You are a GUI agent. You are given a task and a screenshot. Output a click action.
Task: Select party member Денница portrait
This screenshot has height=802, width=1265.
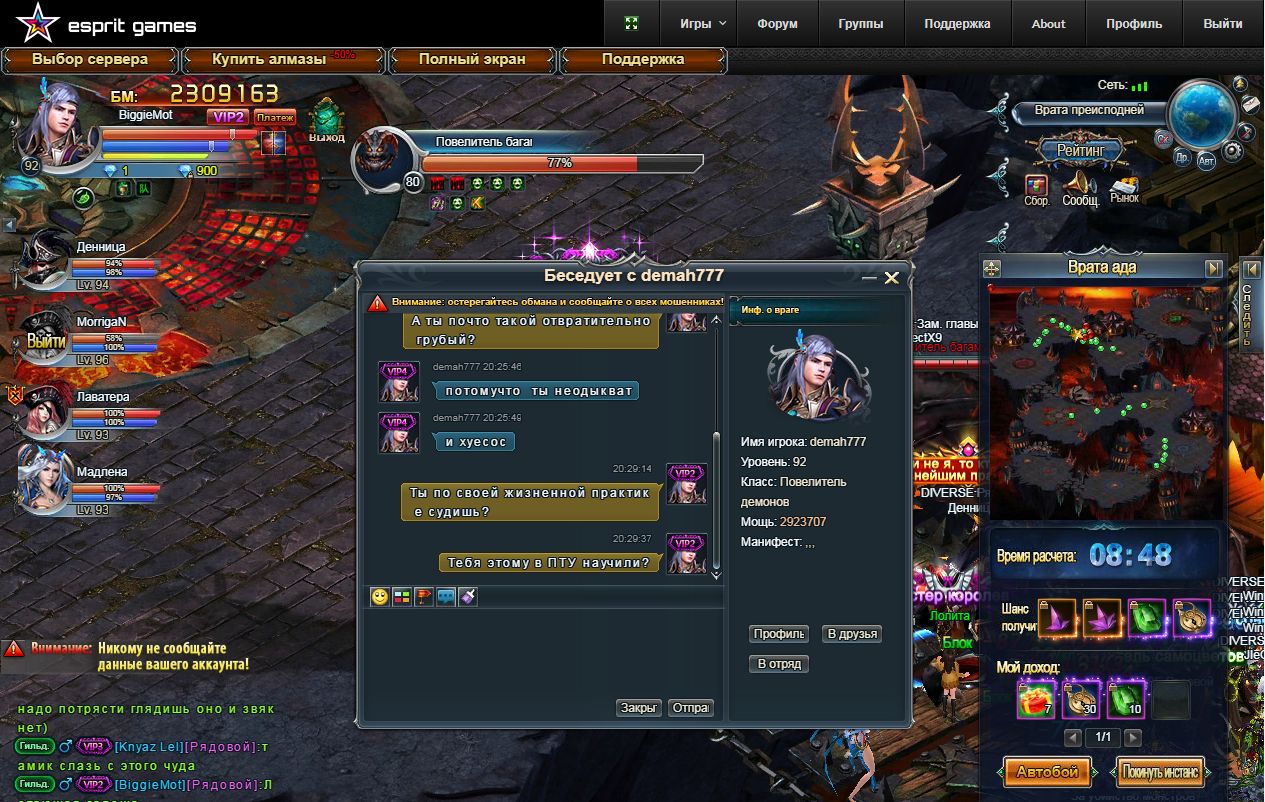(46, 260)
